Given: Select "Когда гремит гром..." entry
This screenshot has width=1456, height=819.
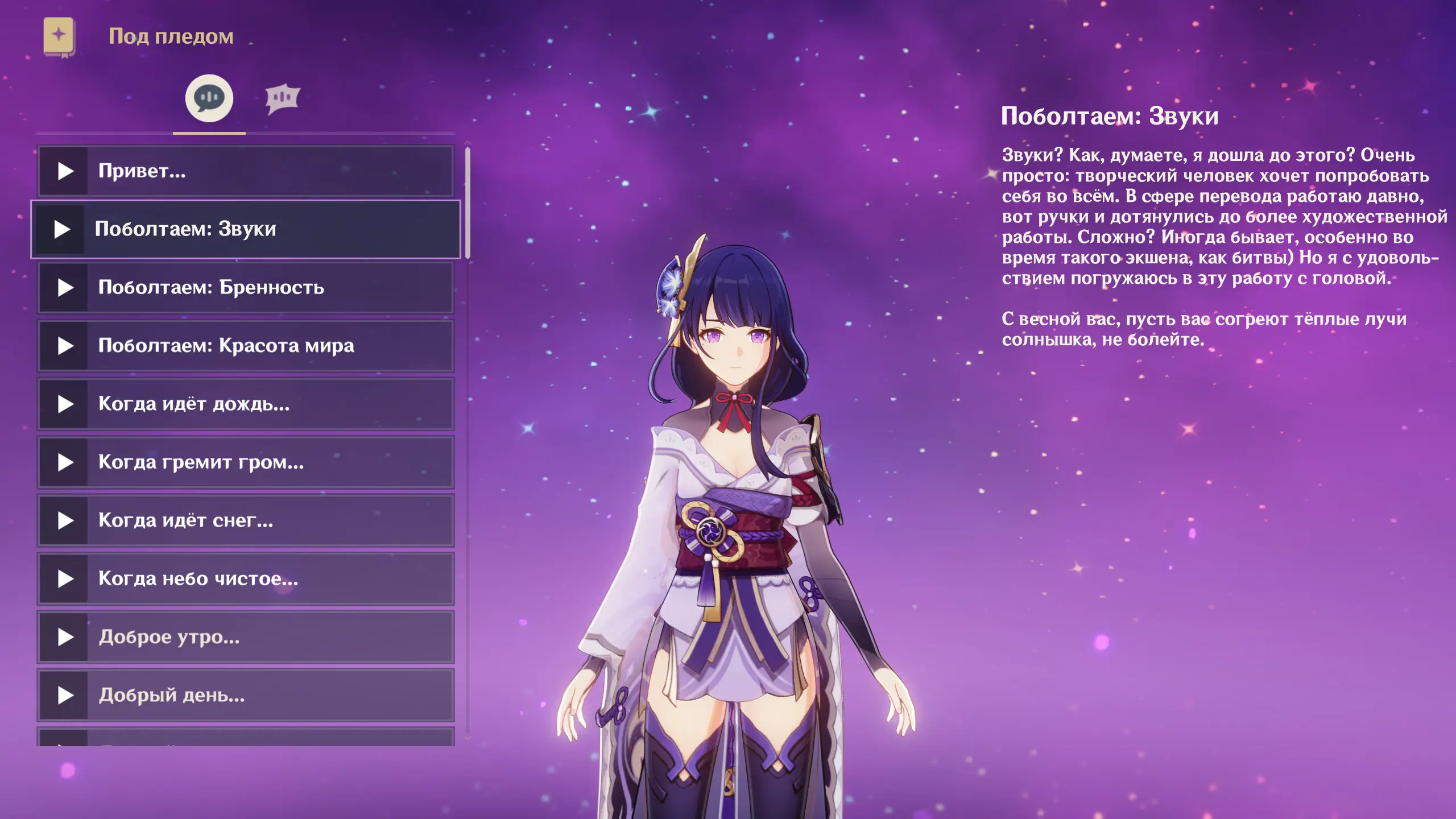Looking at the screenshot, I should pos(245,462).
